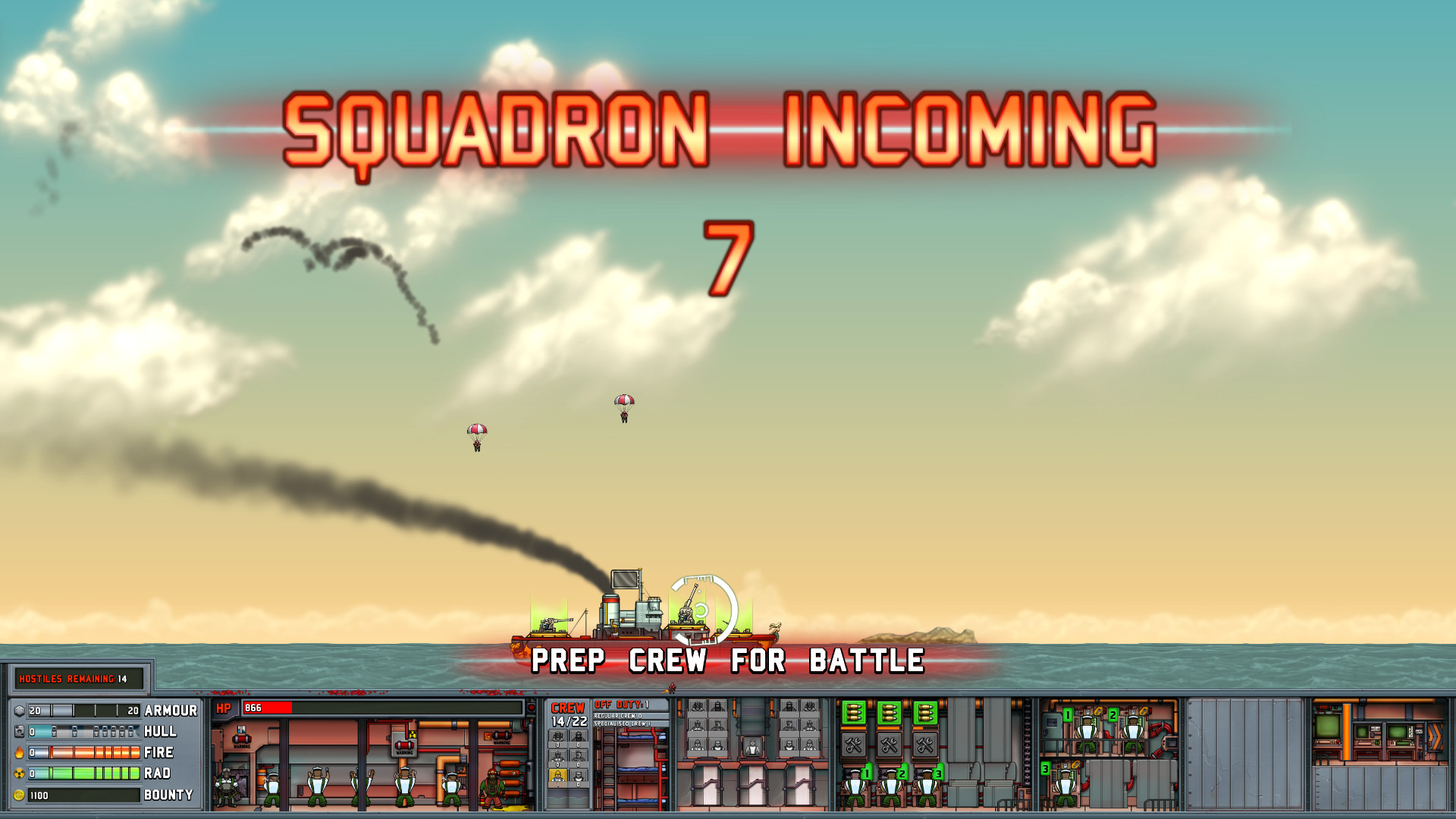Image resolution: width=1456 pixels, height=819 pixels.
Task: Click the hexagon ARMOUR shield icon
Action: (19, 711)
